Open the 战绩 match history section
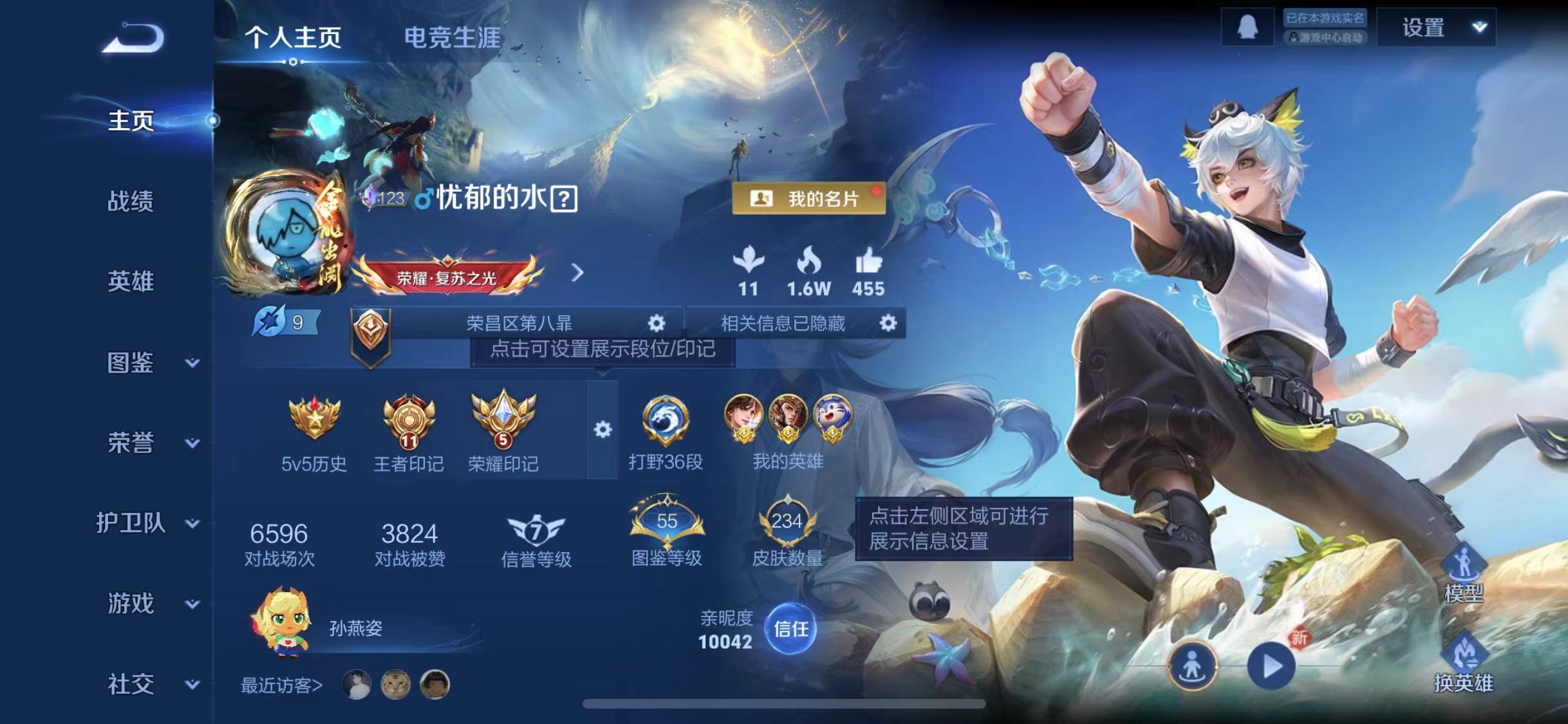 [x=131, y=201]
